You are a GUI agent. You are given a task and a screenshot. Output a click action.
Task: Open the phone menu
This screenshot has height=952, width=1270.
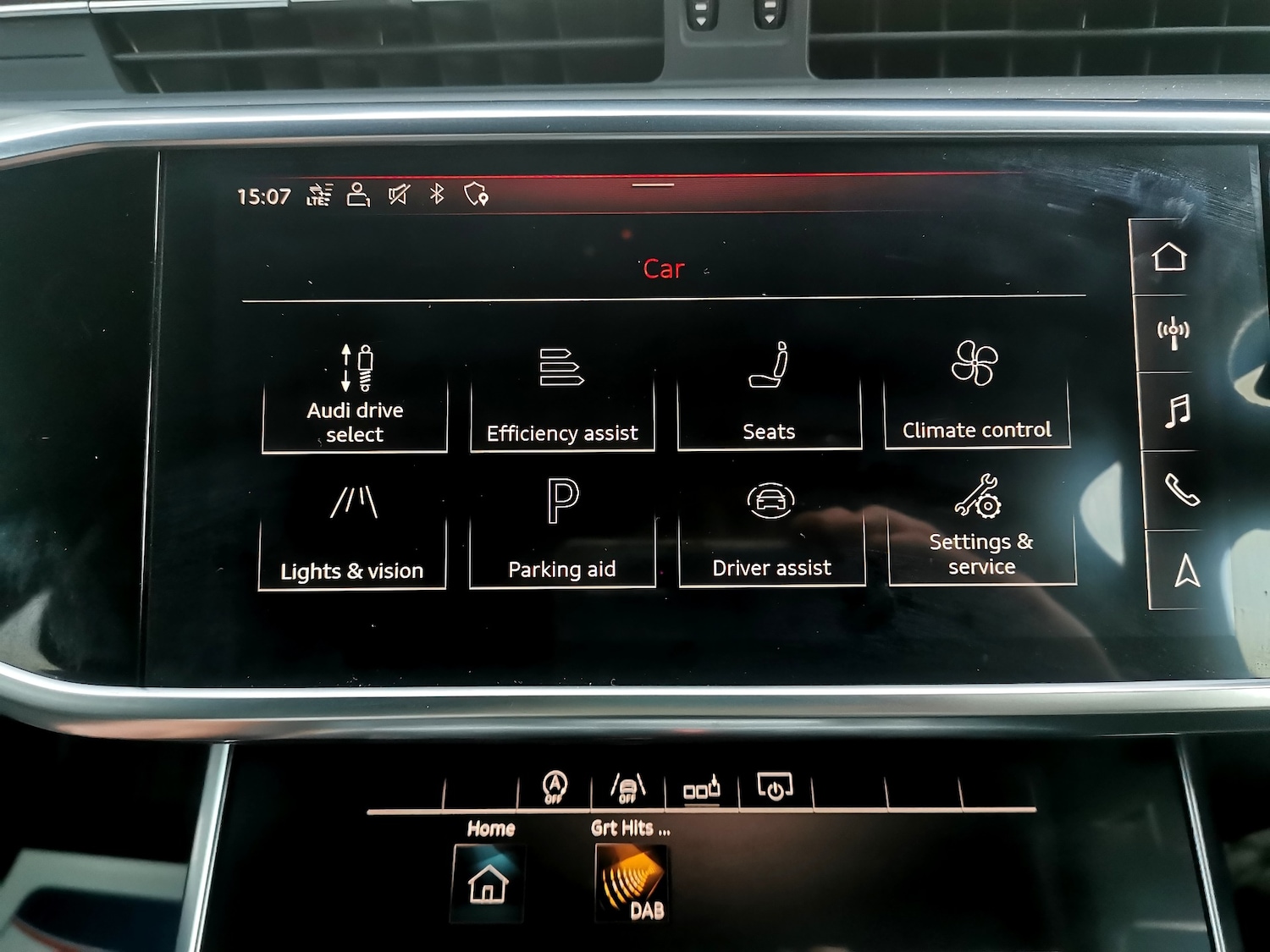pyautogui.click(x=1182, y=489)
